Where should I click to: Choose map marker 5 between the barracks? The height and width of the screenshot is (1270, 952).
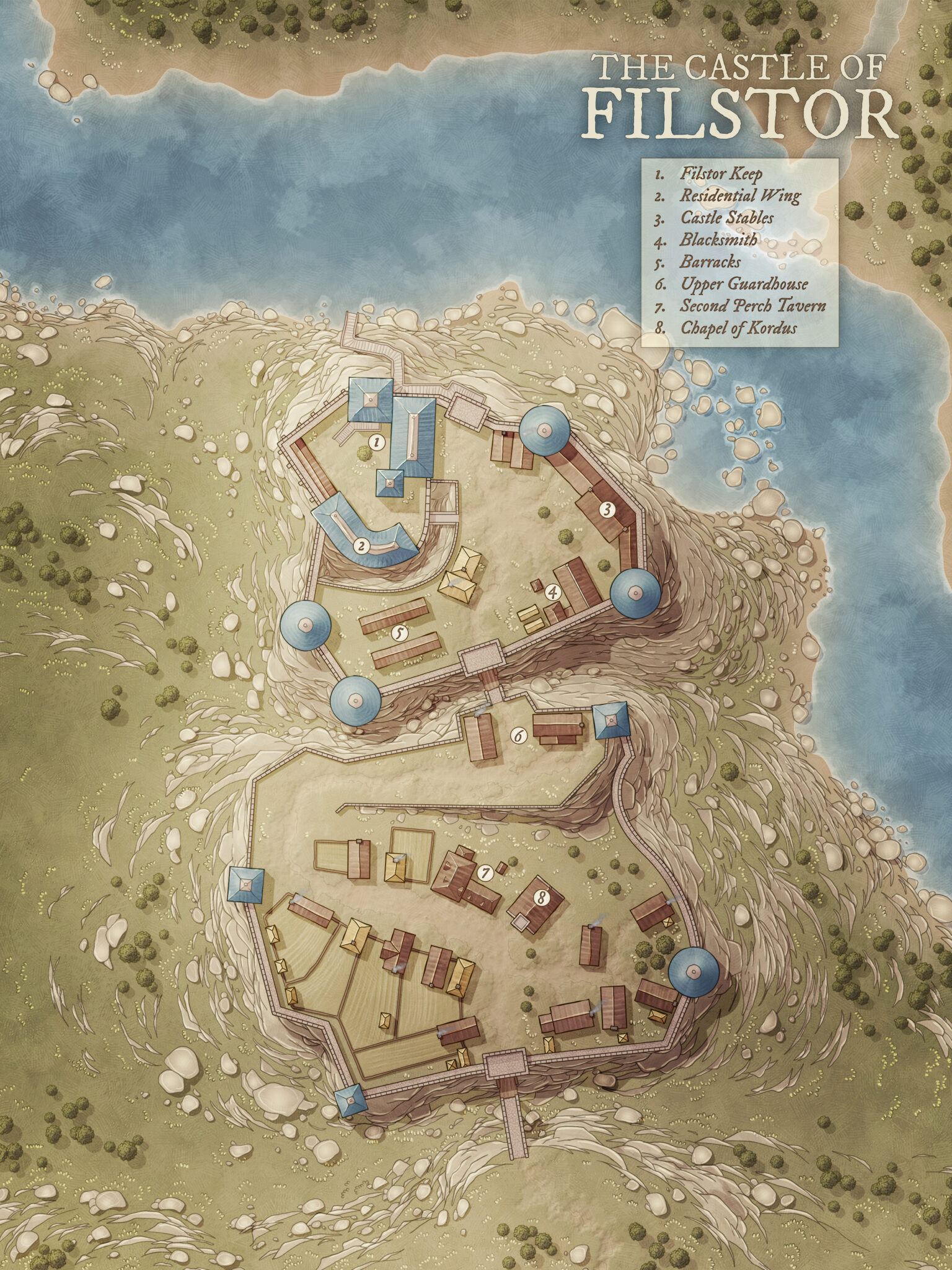pyautogui.click(x=400, y=633)
